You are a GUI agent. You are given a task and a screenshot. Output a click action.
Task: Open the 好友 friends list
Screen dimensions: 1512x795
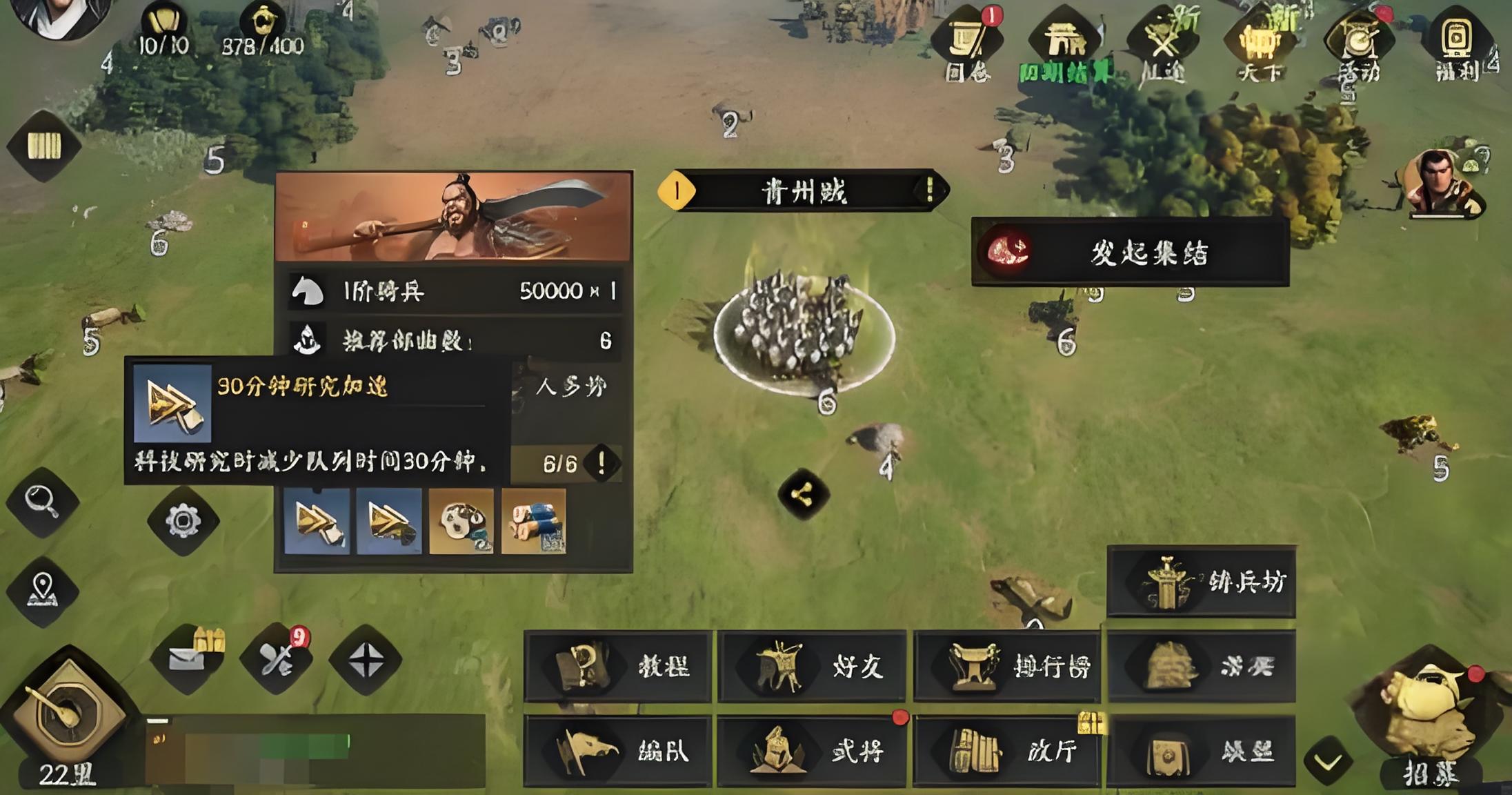tap(812, 667)
